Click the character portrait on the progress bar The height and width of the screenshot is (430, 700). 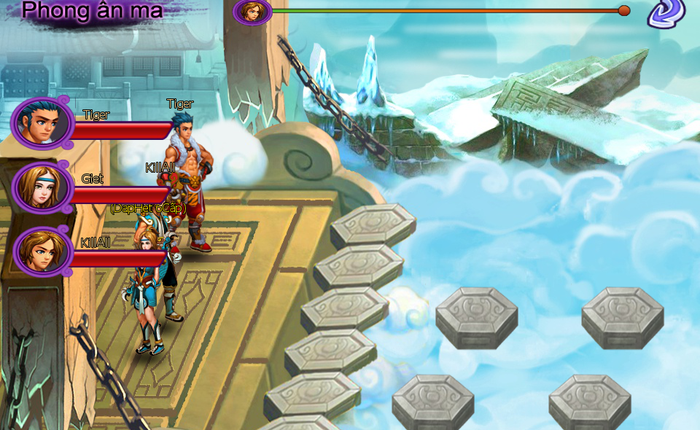coord(253,12)
